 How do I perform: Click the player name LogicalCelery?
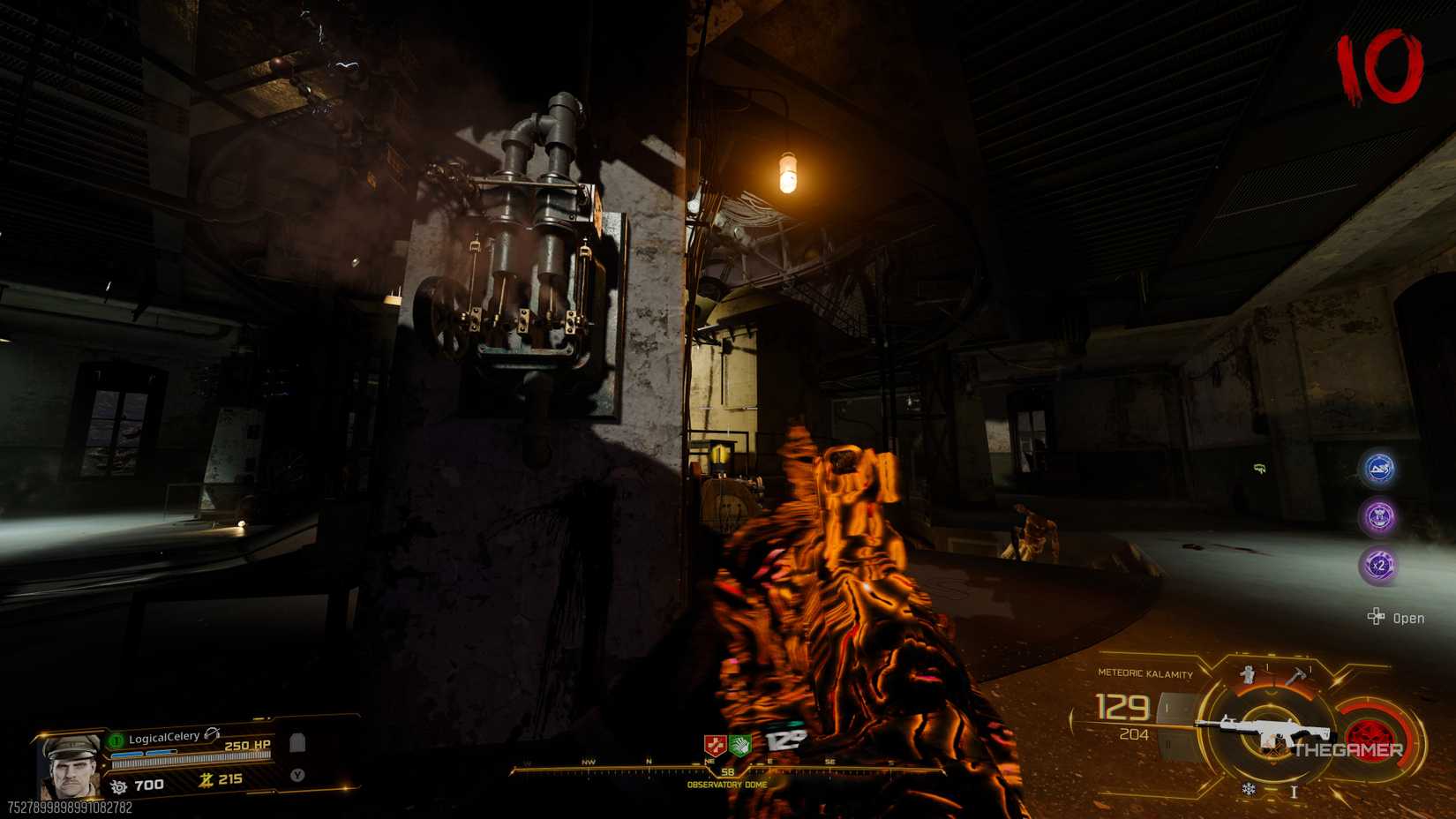point(164,737)
